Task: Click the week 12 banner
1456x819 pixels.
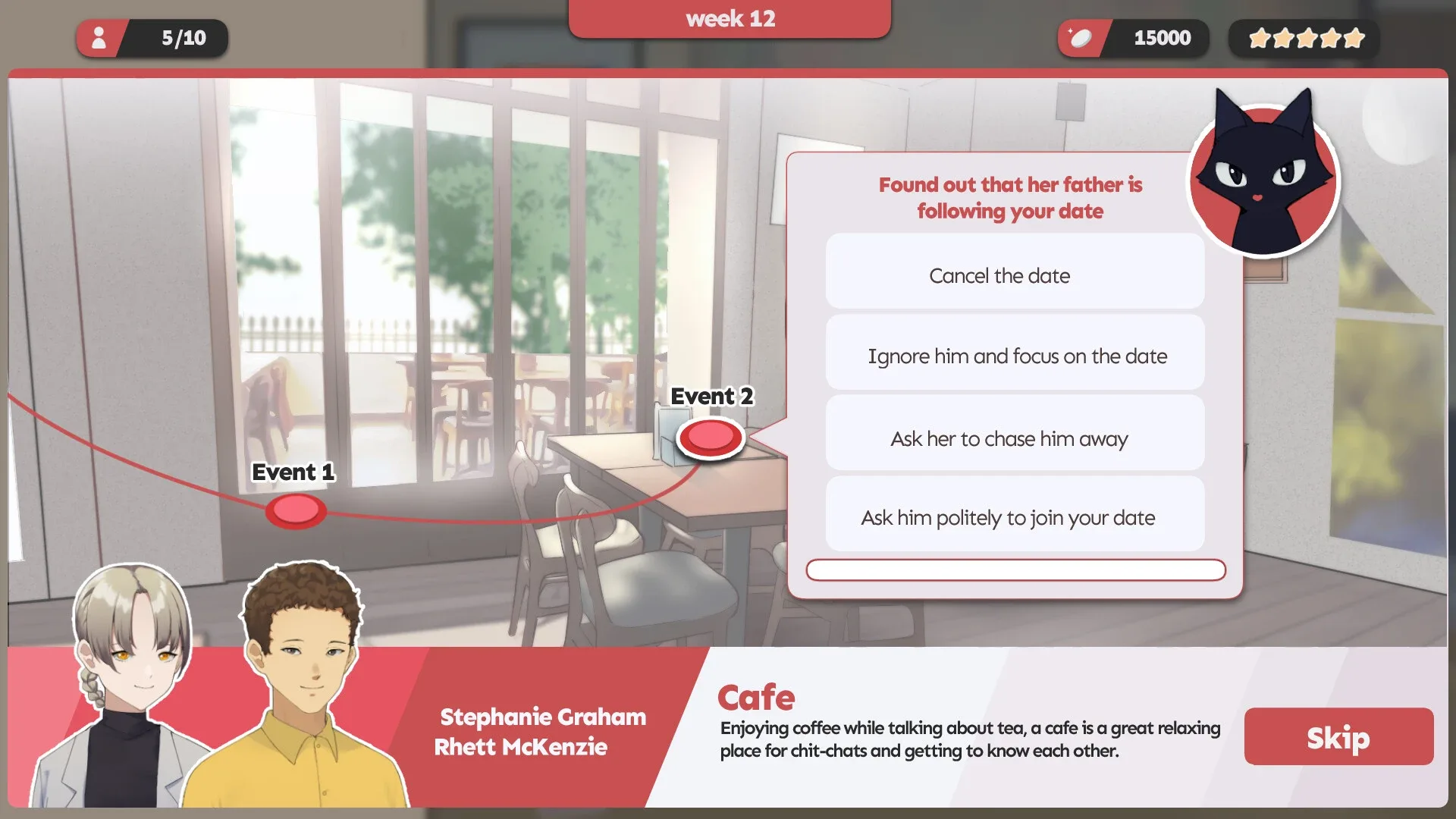Action: pyautogui.click(x=730, y=18)
